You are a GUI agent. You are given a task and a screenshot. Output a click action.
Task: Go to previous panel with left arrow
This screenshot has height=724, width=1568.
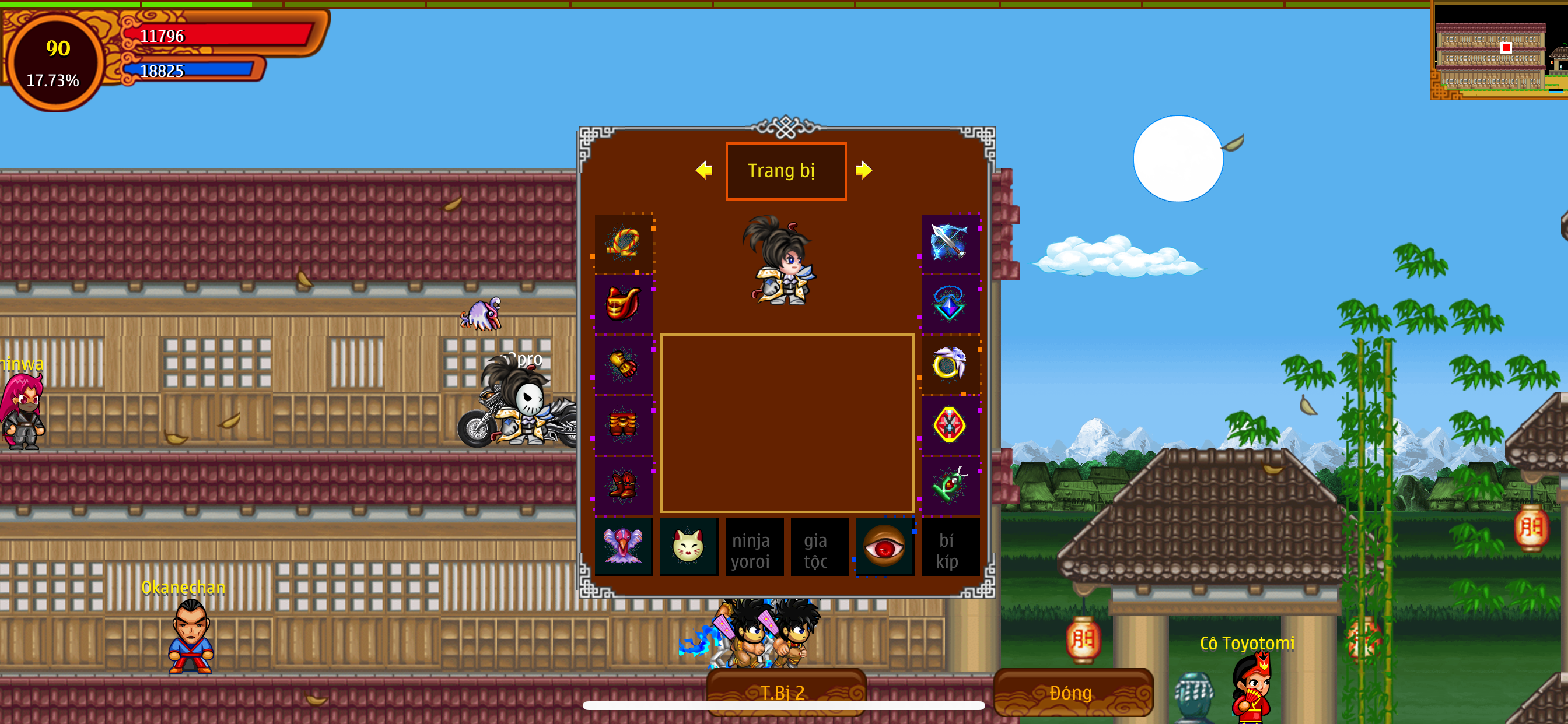703,170
